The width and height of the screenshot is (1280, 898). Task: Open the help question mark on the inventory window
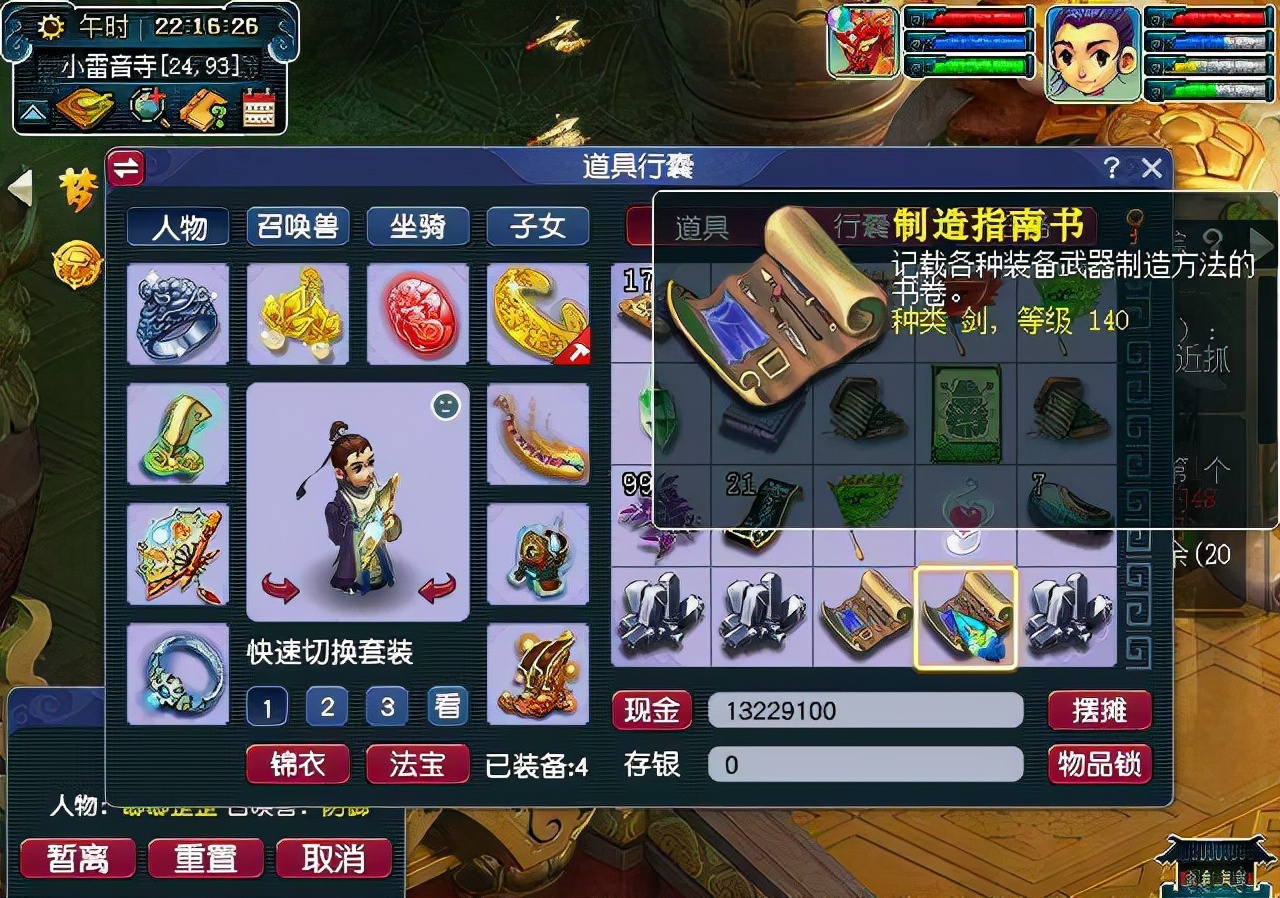[x=1112, y=168]
